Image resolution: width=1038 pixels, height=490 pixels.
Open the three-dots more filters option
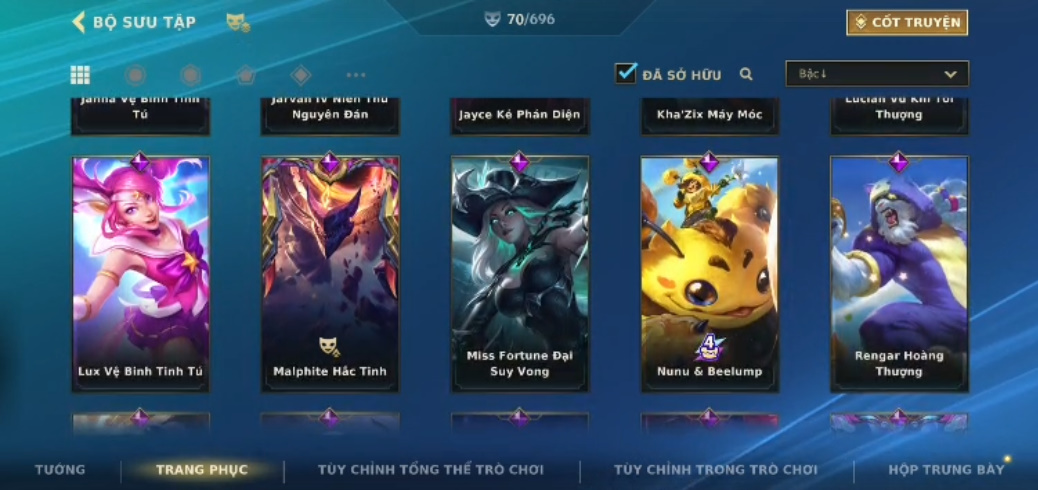click(x=356, y=75)
